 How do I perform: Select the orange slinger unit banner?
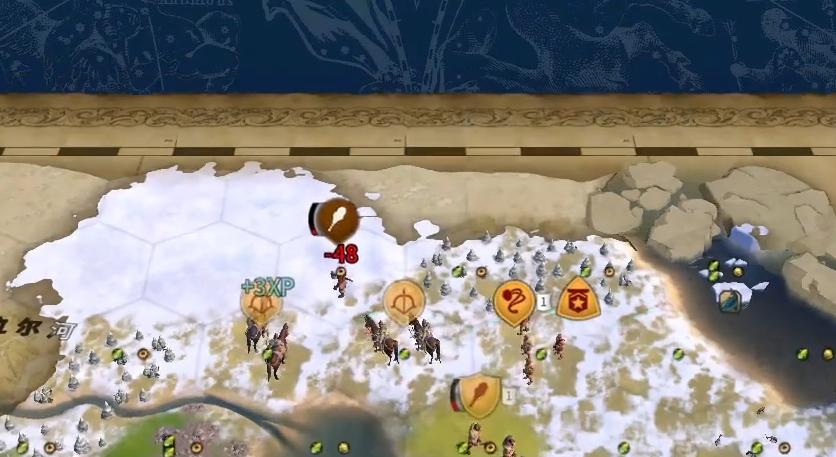514,301
